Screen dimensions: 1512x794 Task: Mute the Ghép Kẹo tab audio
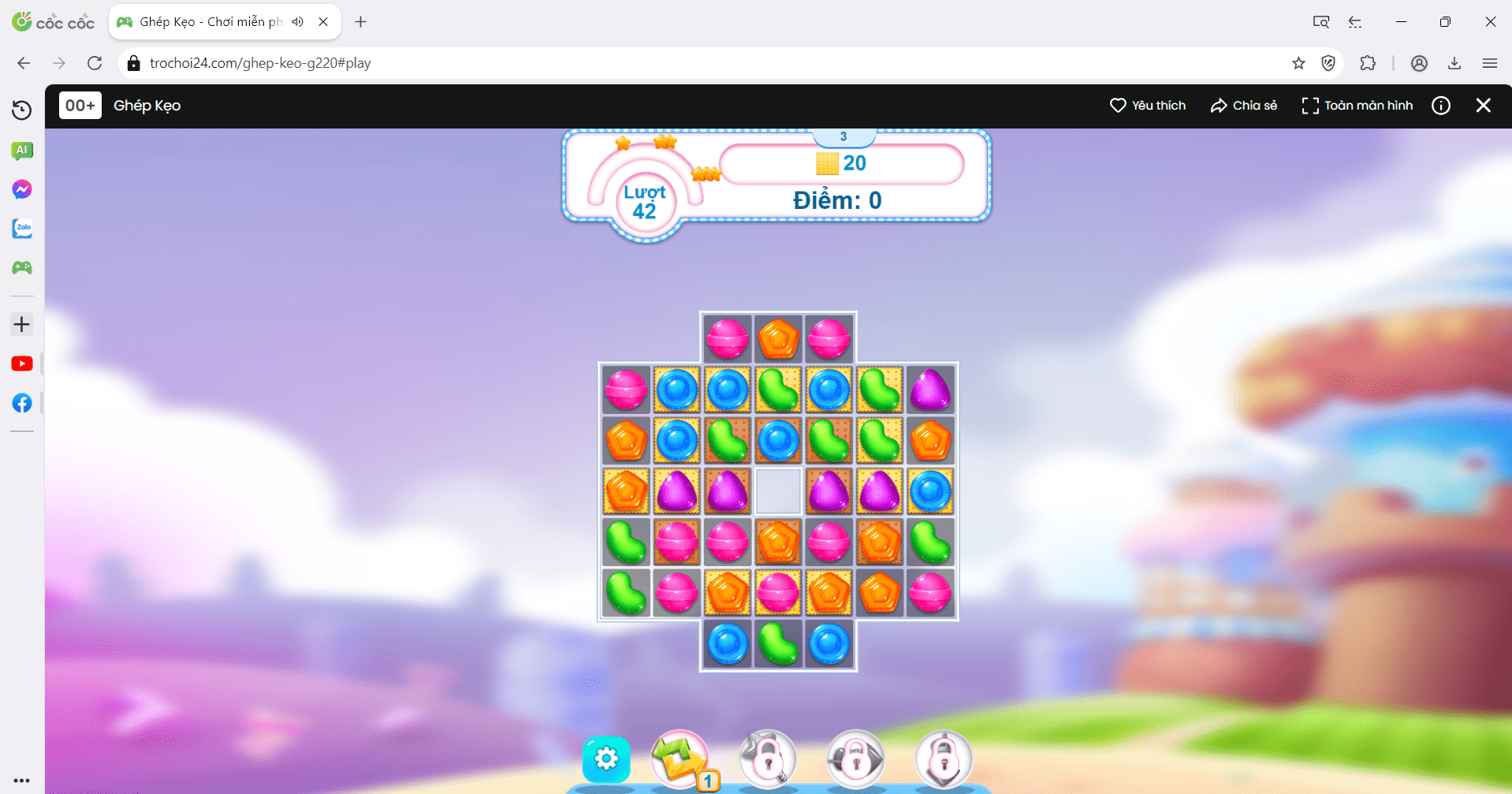point(297,21)
